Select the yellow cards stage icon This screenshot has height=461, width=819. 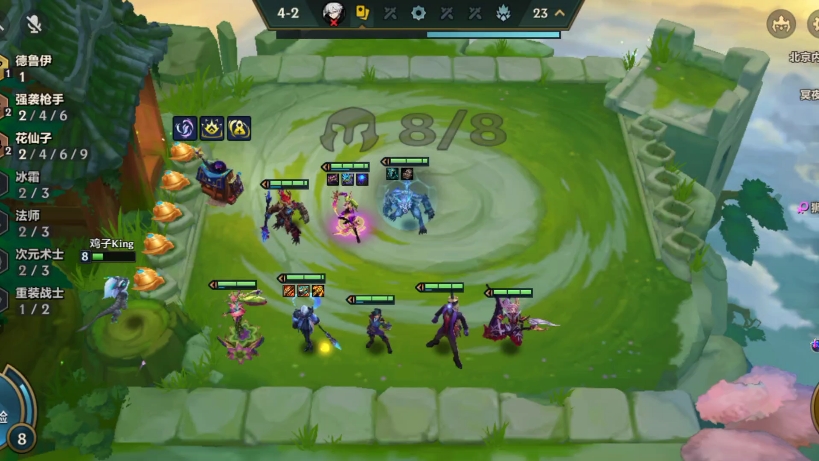[363, 13]
